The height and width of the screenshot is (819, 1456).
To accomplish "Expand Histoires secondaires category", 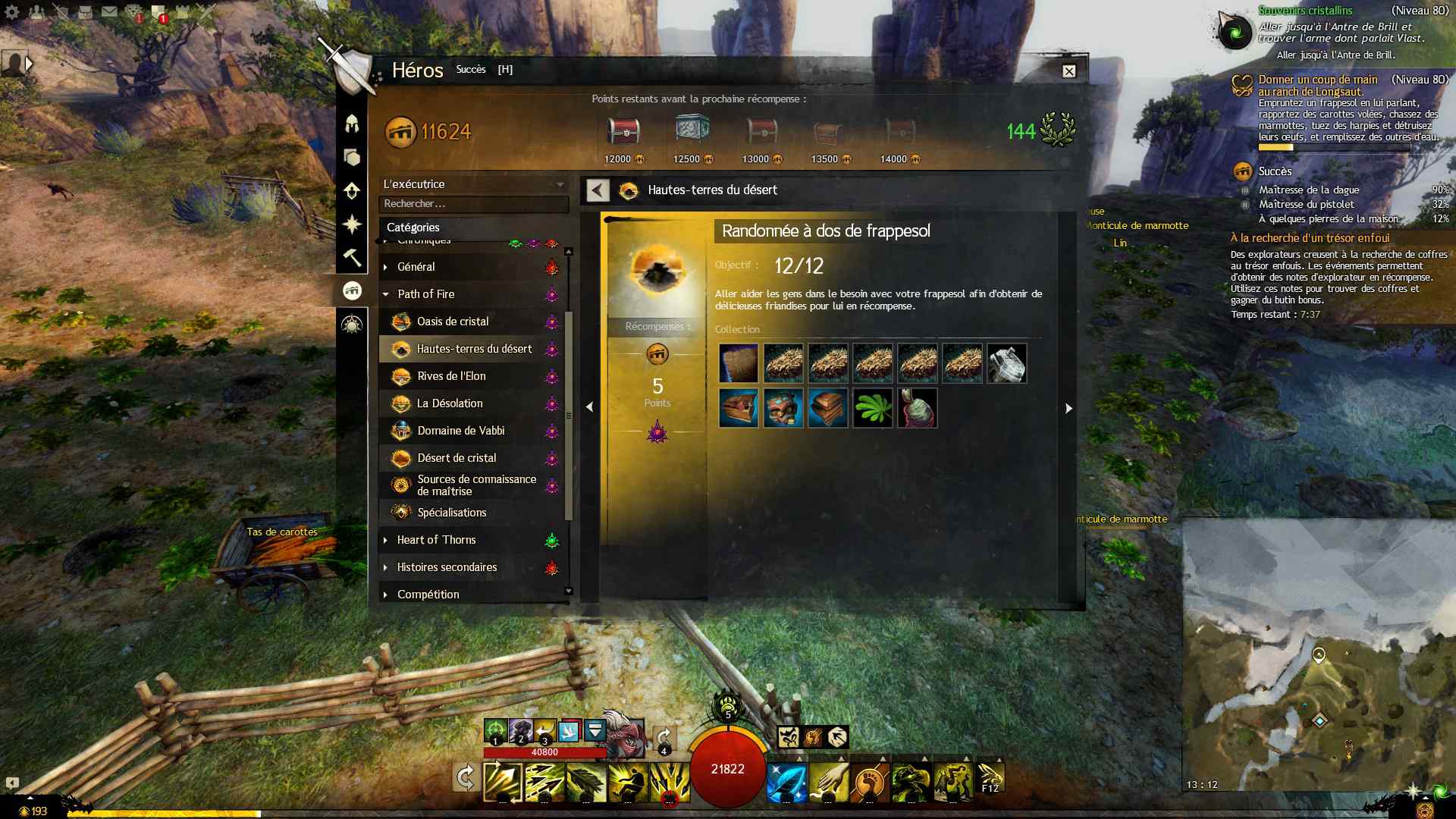I will [x=447, y=567].
